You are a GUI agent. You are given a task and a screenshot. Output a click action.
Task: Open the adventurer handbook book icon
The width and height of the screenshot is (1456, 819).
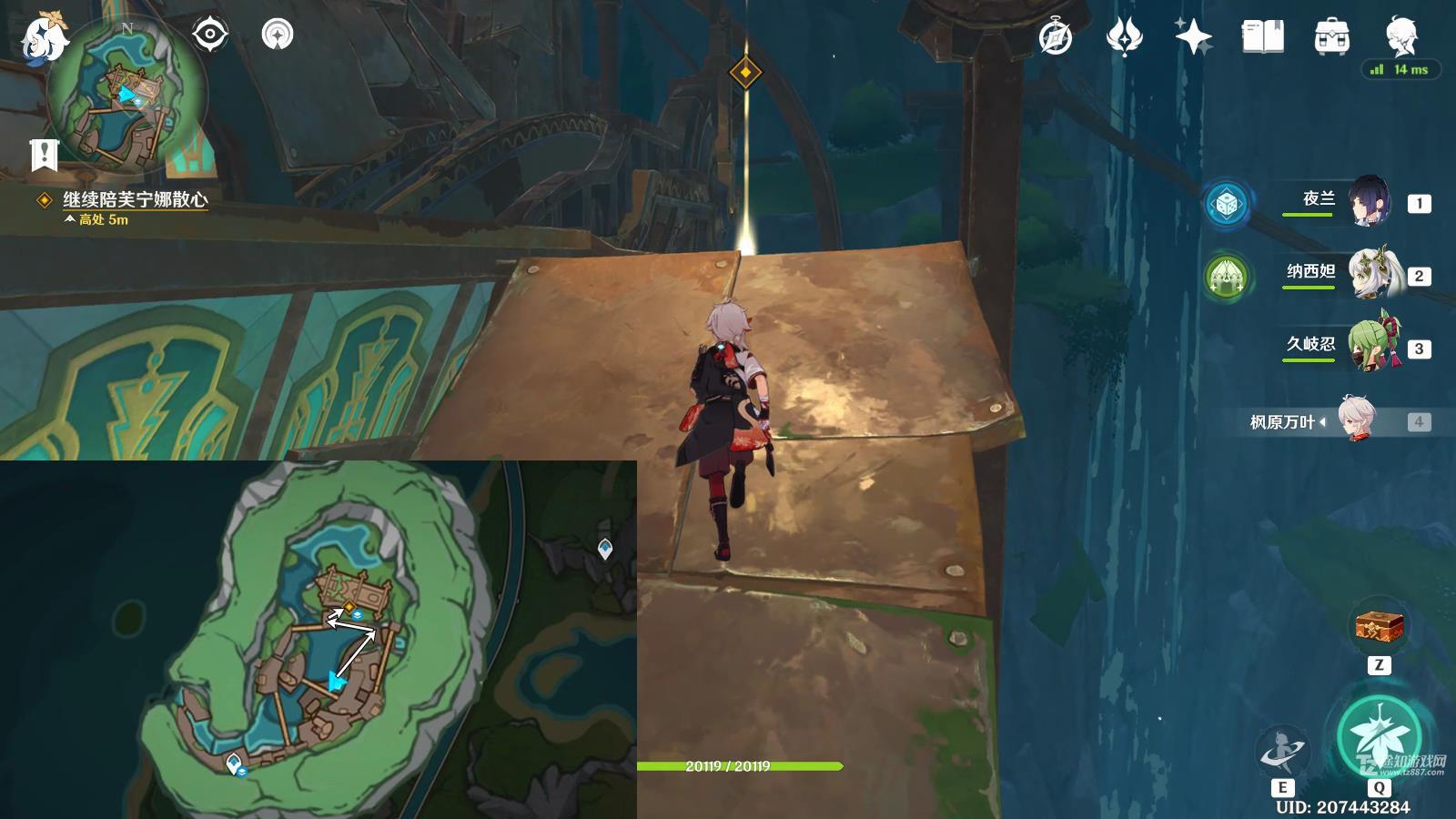coord(1262,37)
